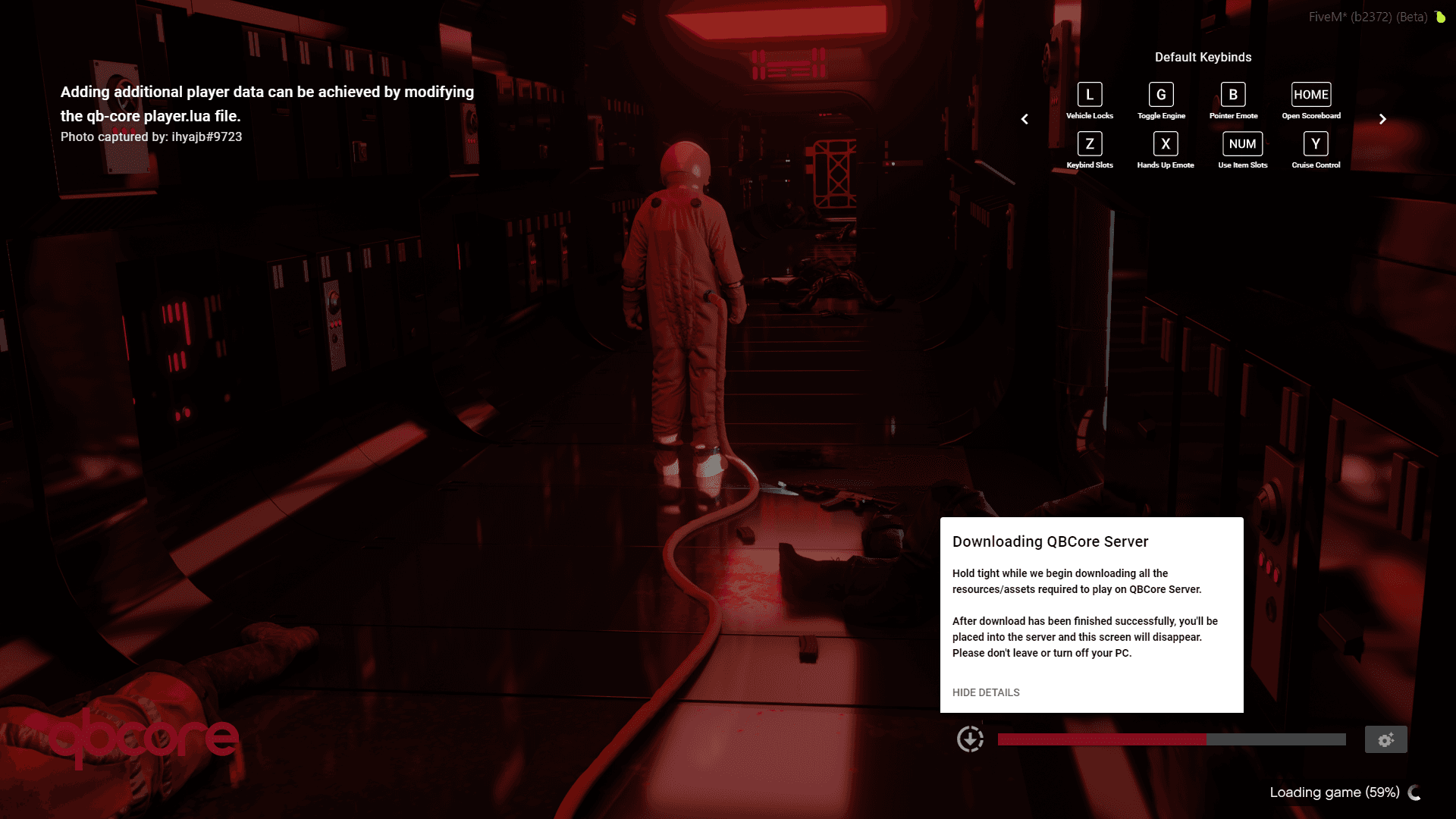Click the HIDE DETAILS link

tap(986, 692)
